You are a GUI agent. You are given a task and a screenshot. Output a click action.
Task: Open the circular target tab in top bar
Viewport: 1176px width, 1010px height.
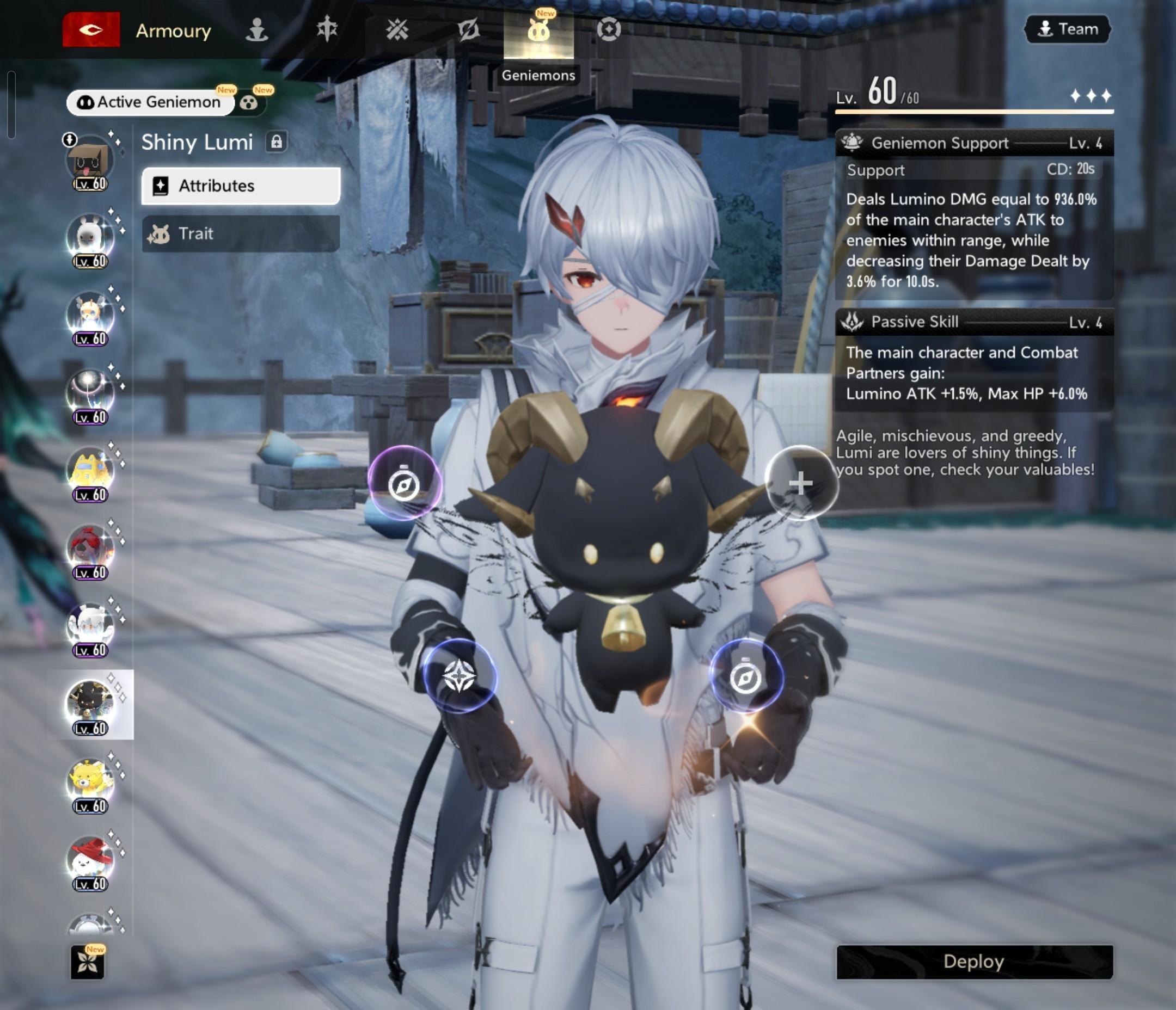click(609, 29)
